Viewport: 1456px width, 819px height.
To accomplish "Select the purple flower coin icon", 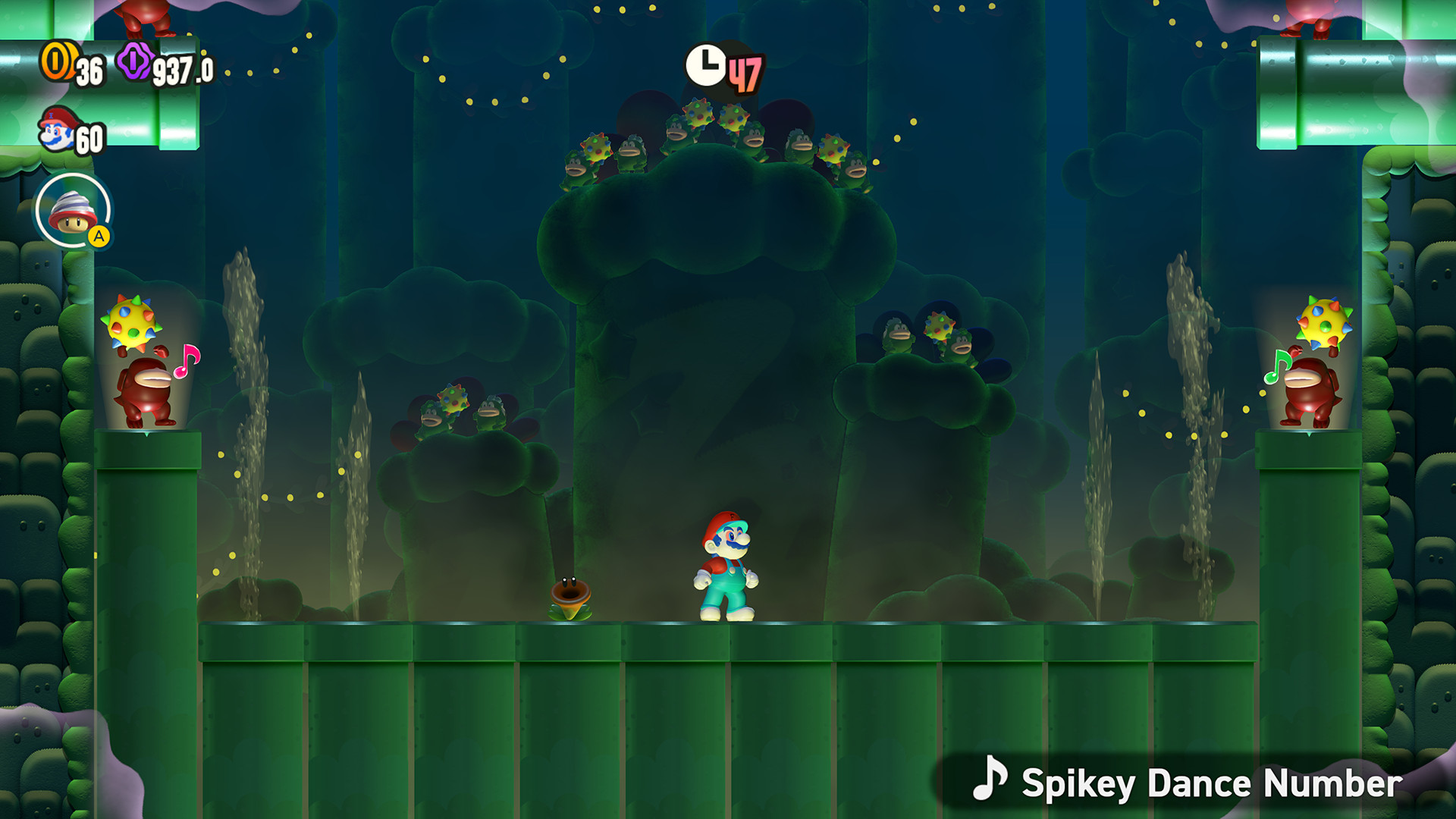I will 133,62.
